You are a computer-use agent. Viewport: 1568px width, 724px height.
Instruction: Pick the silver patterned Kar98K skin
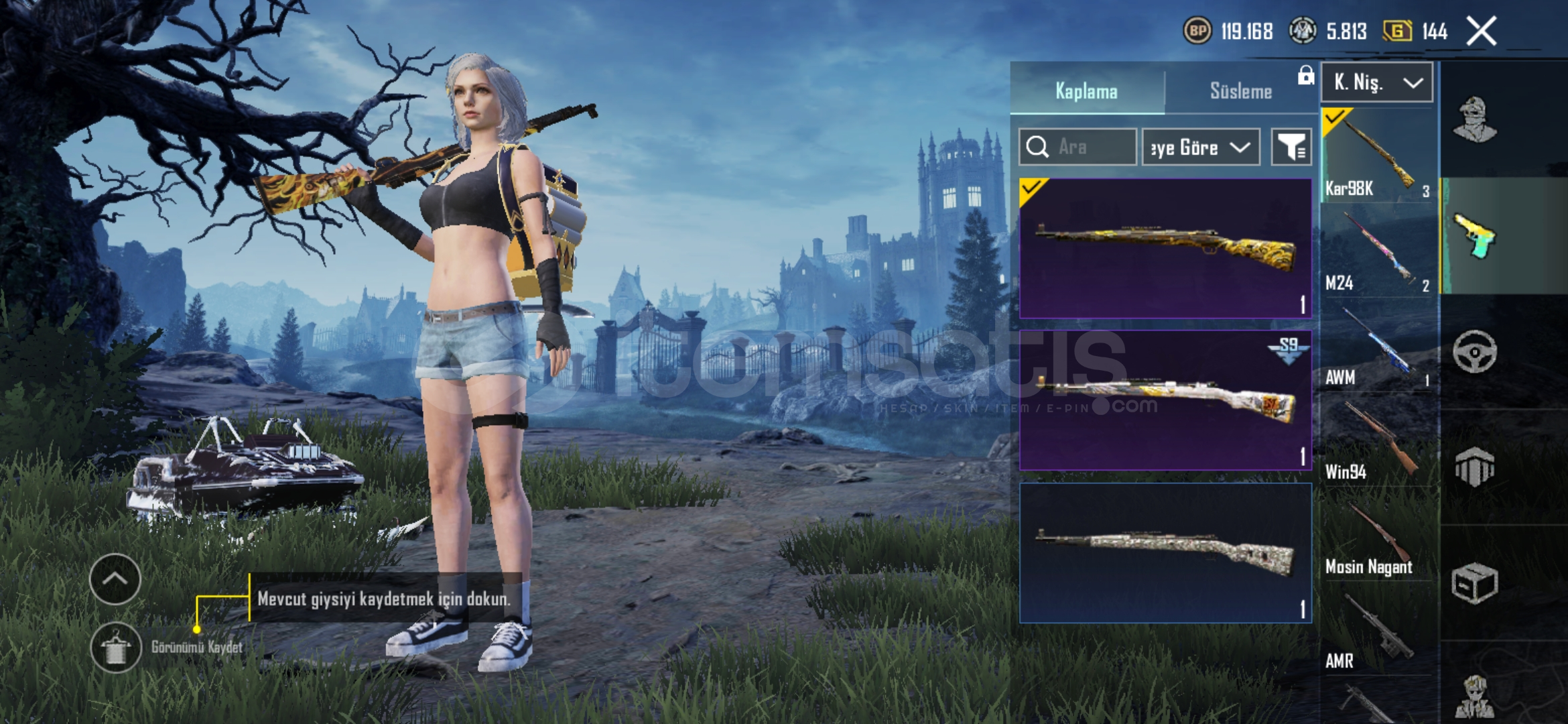1165,553
